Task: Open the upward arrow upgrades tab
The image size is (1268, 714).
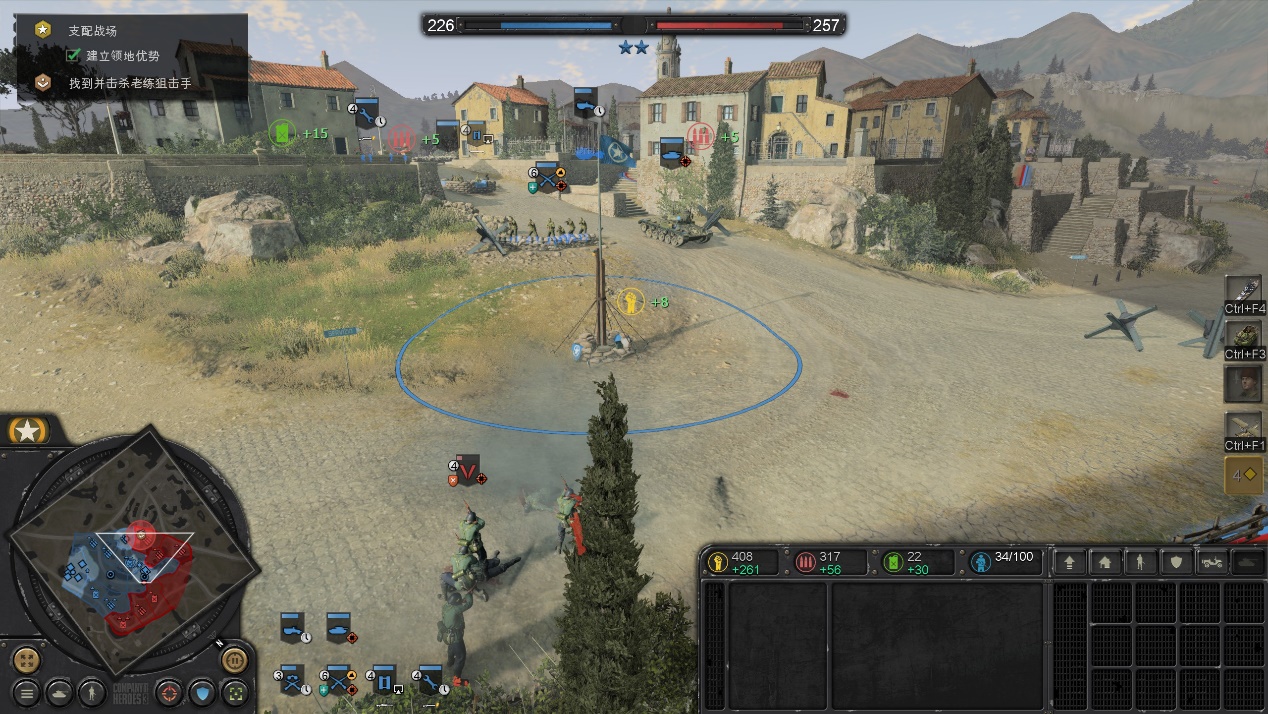Action: (x=1070, y=562)
